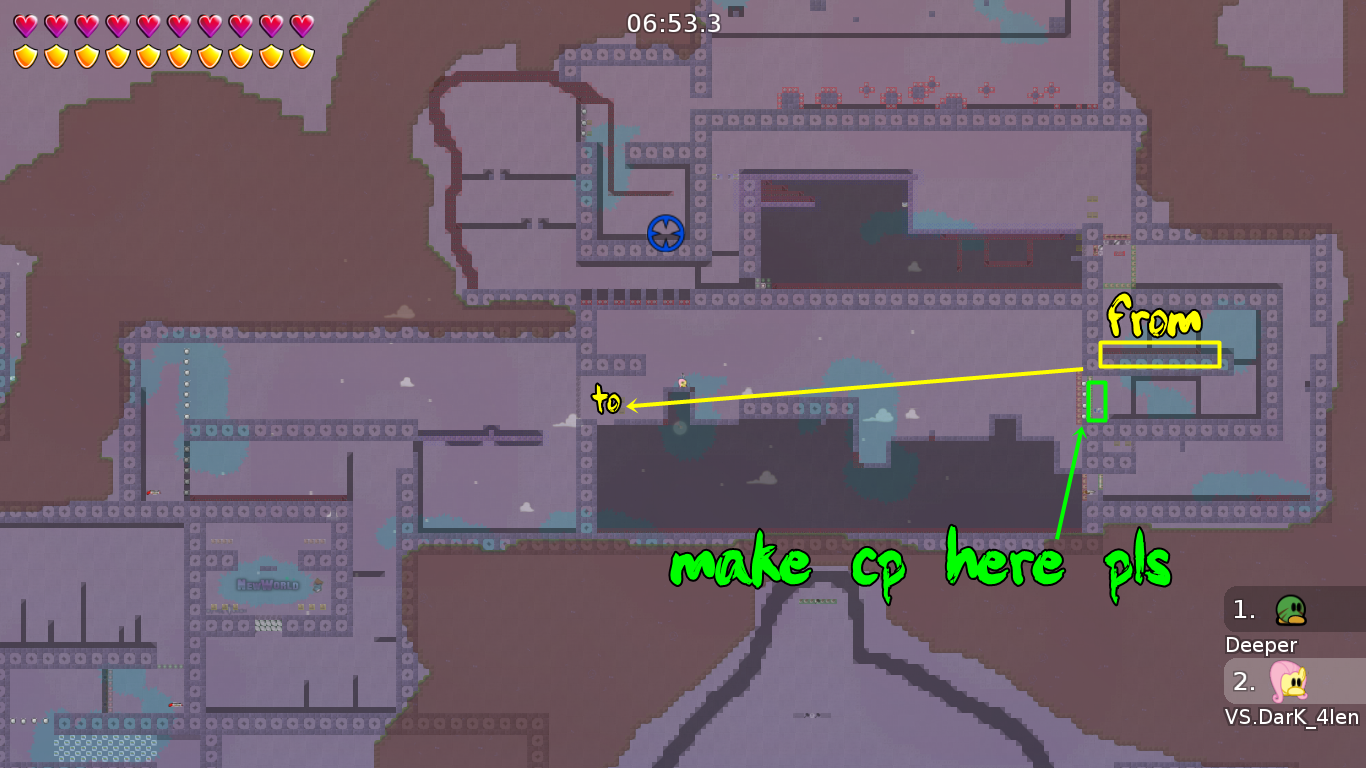Click the tip of the yellow 'to' arrow

point(628,406)
